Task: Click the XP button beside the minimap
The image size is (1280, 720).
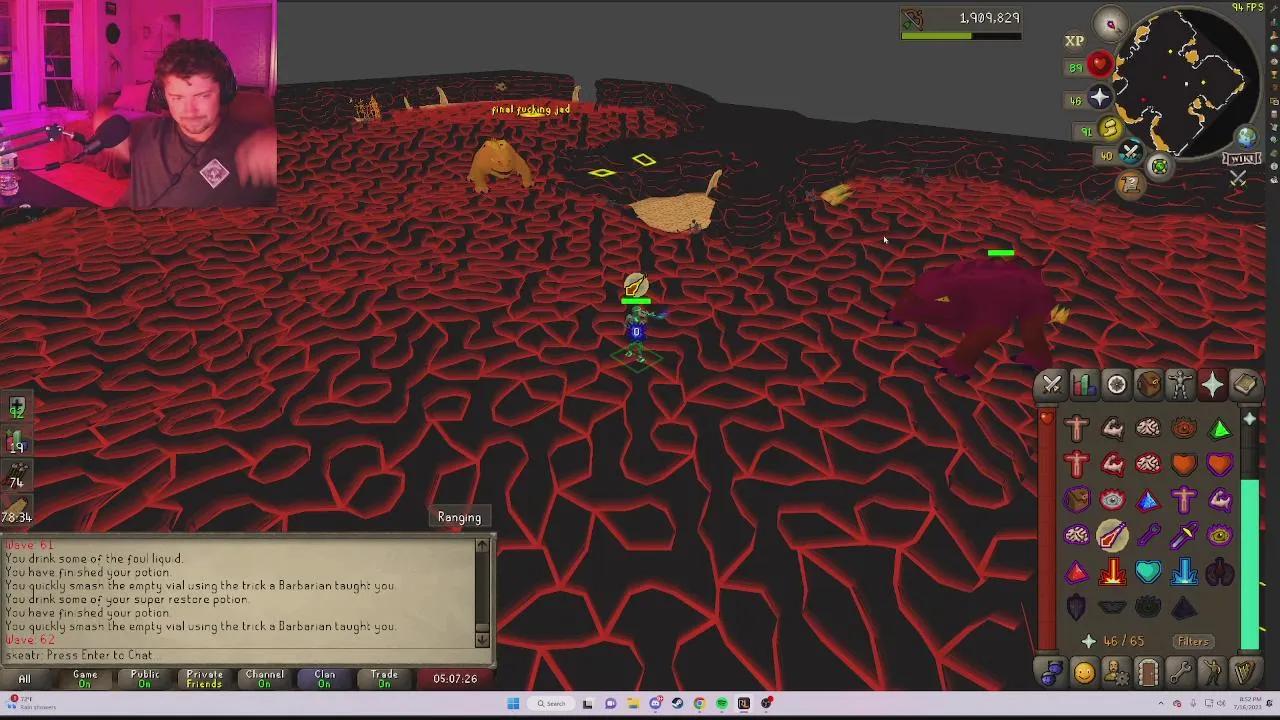Action: 1074,41
